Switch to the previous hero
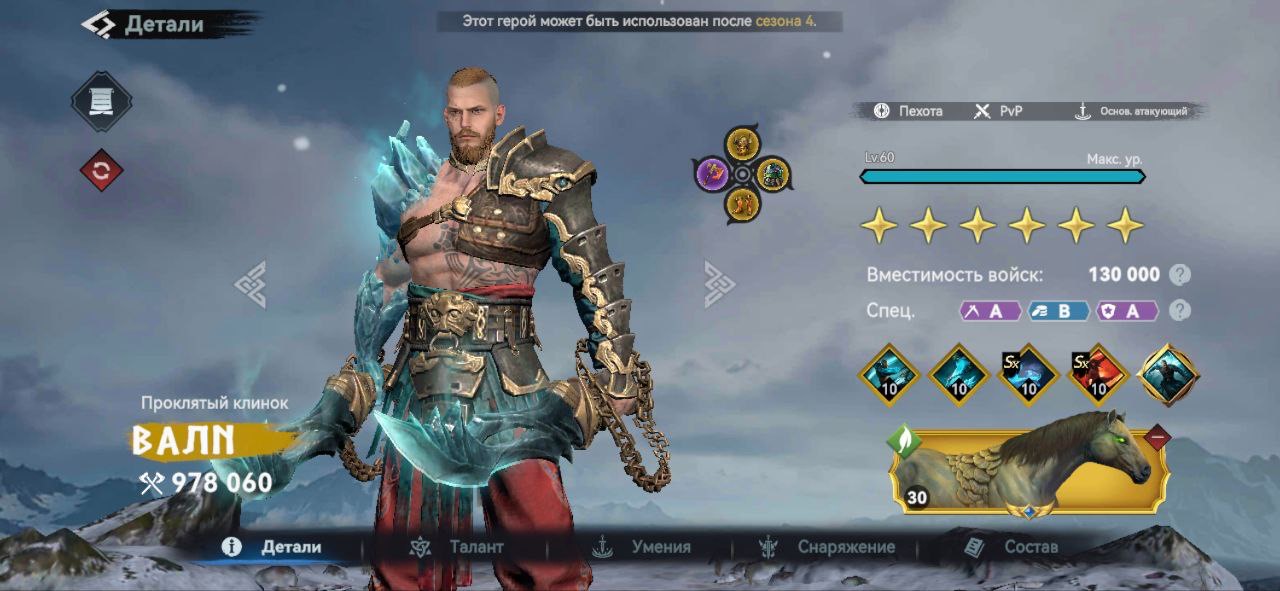The height and width of the screenshot is (591, 1280). coord(250,284)
